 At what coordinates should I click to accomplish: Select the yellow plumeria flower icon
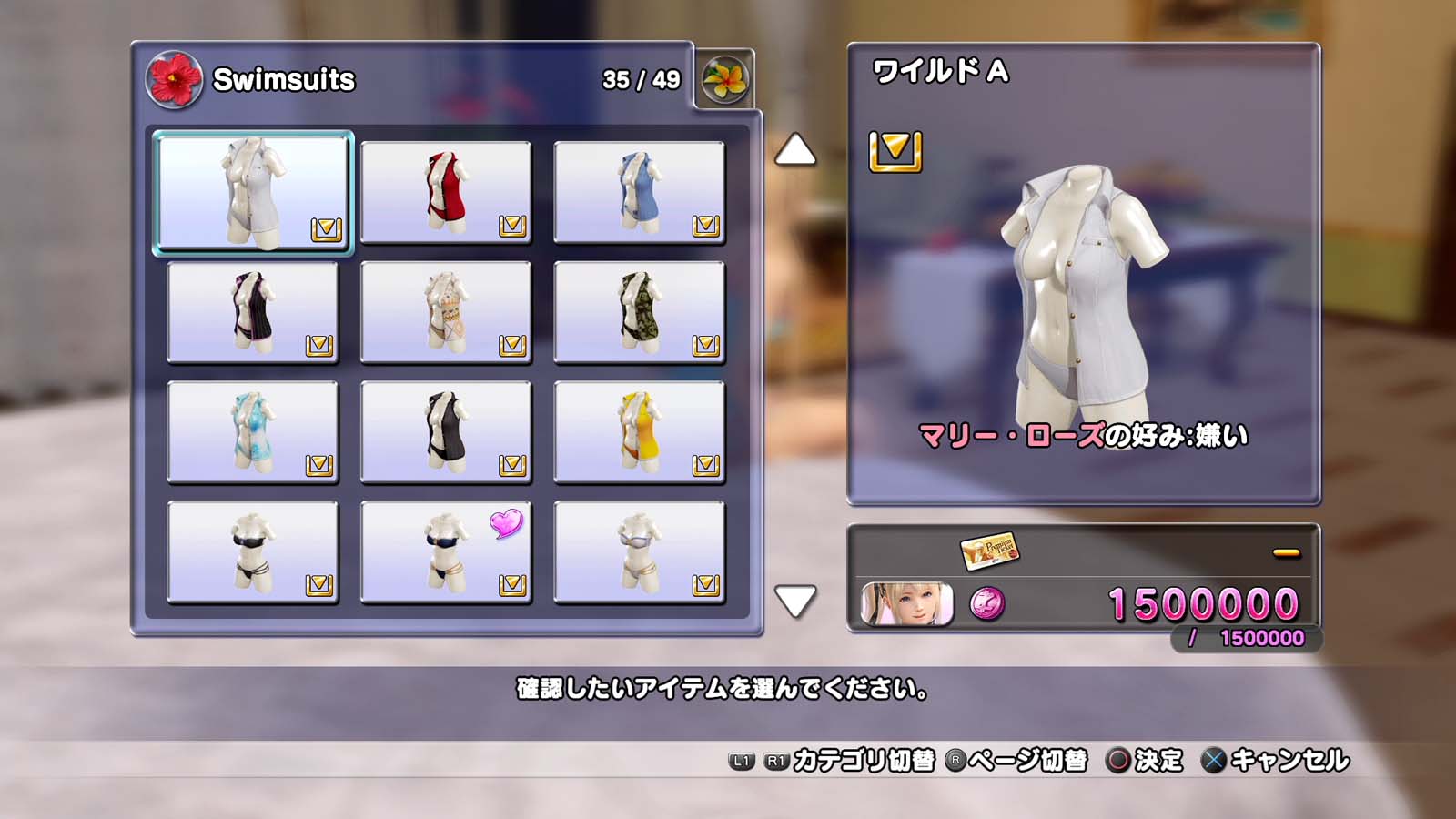[x=725, y=77]
